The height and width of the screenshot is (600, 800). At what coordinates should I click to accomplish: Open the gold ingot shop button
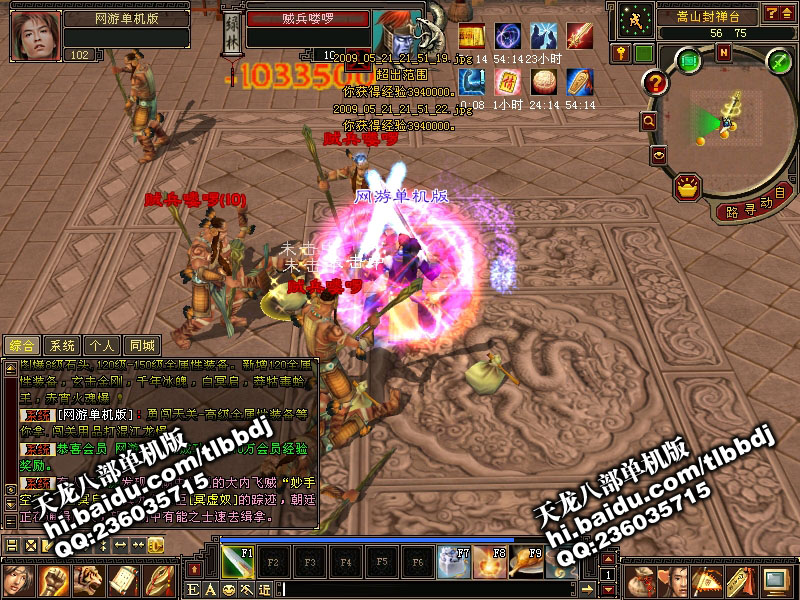tap(687, 185)
